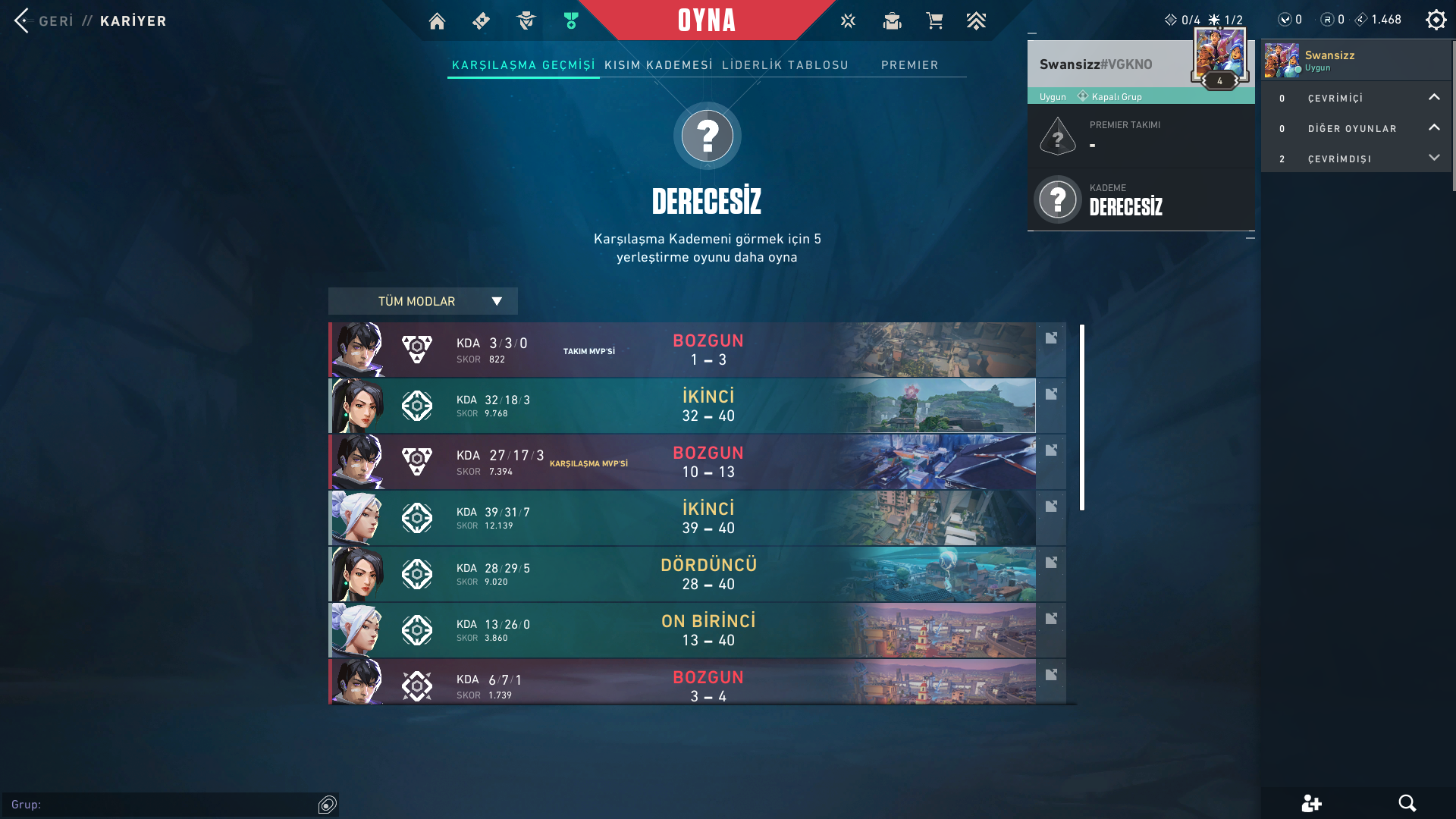Click the big OYNA play button

(706, 20)
